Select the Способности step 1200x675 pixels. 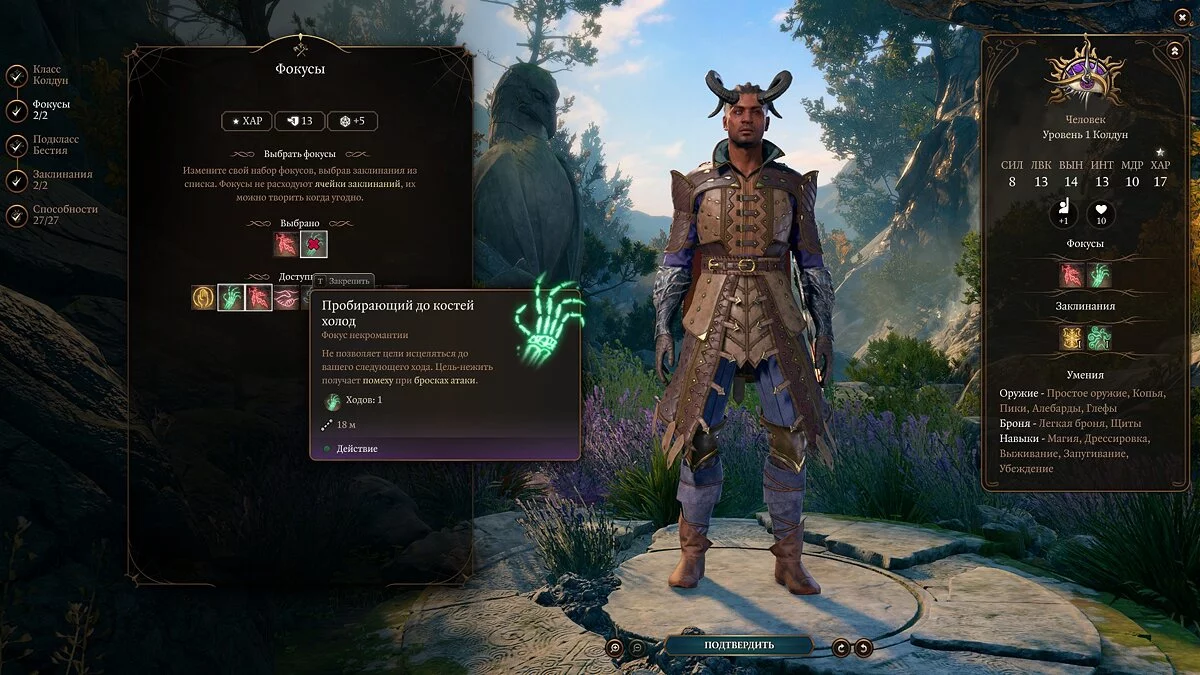(17, 215)
